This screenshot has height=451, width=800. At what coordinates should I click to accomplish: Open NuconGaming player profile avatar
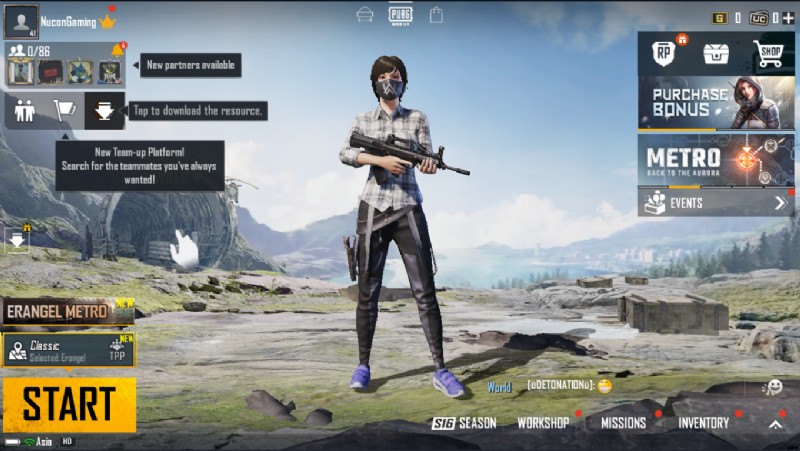coord(20,20)
